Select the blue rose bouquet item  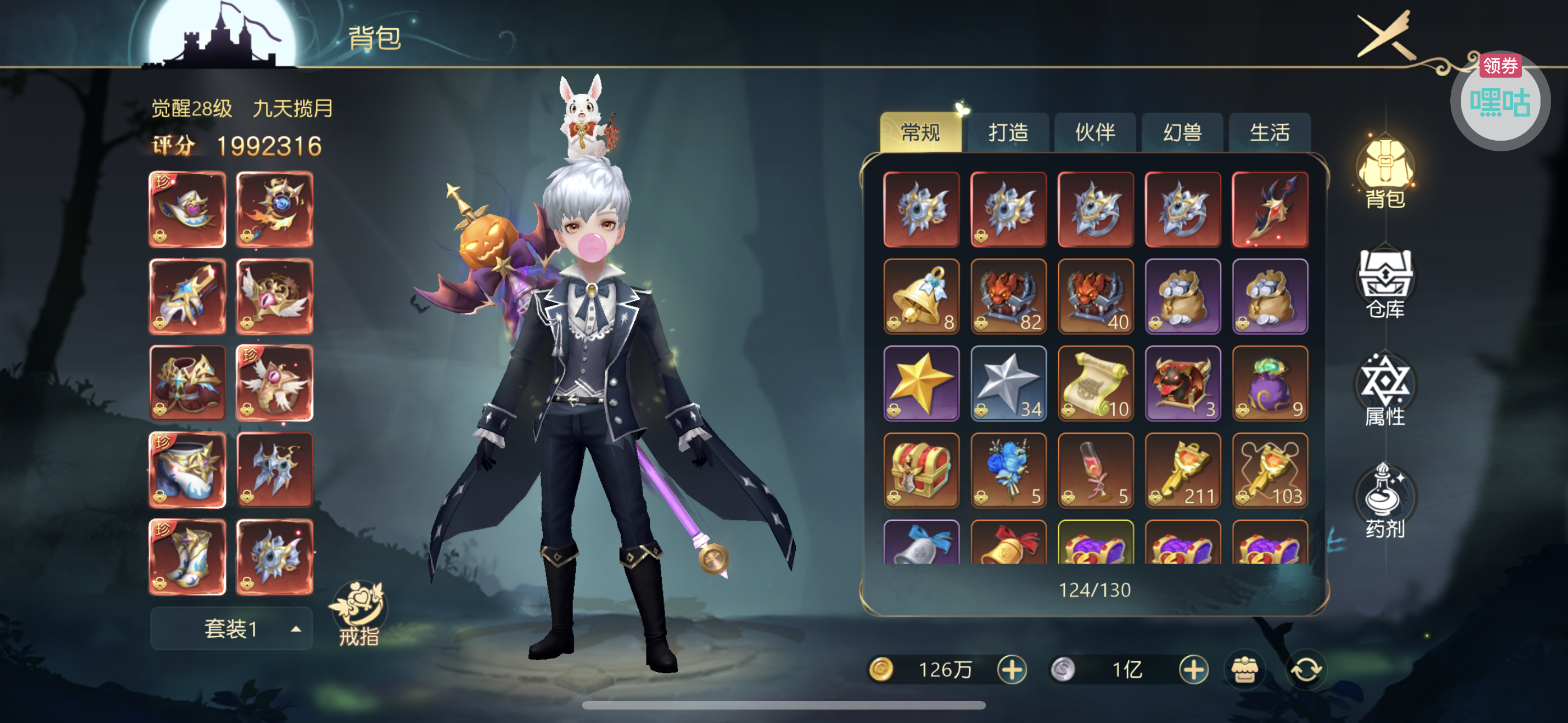click(x=1008, y=470)
